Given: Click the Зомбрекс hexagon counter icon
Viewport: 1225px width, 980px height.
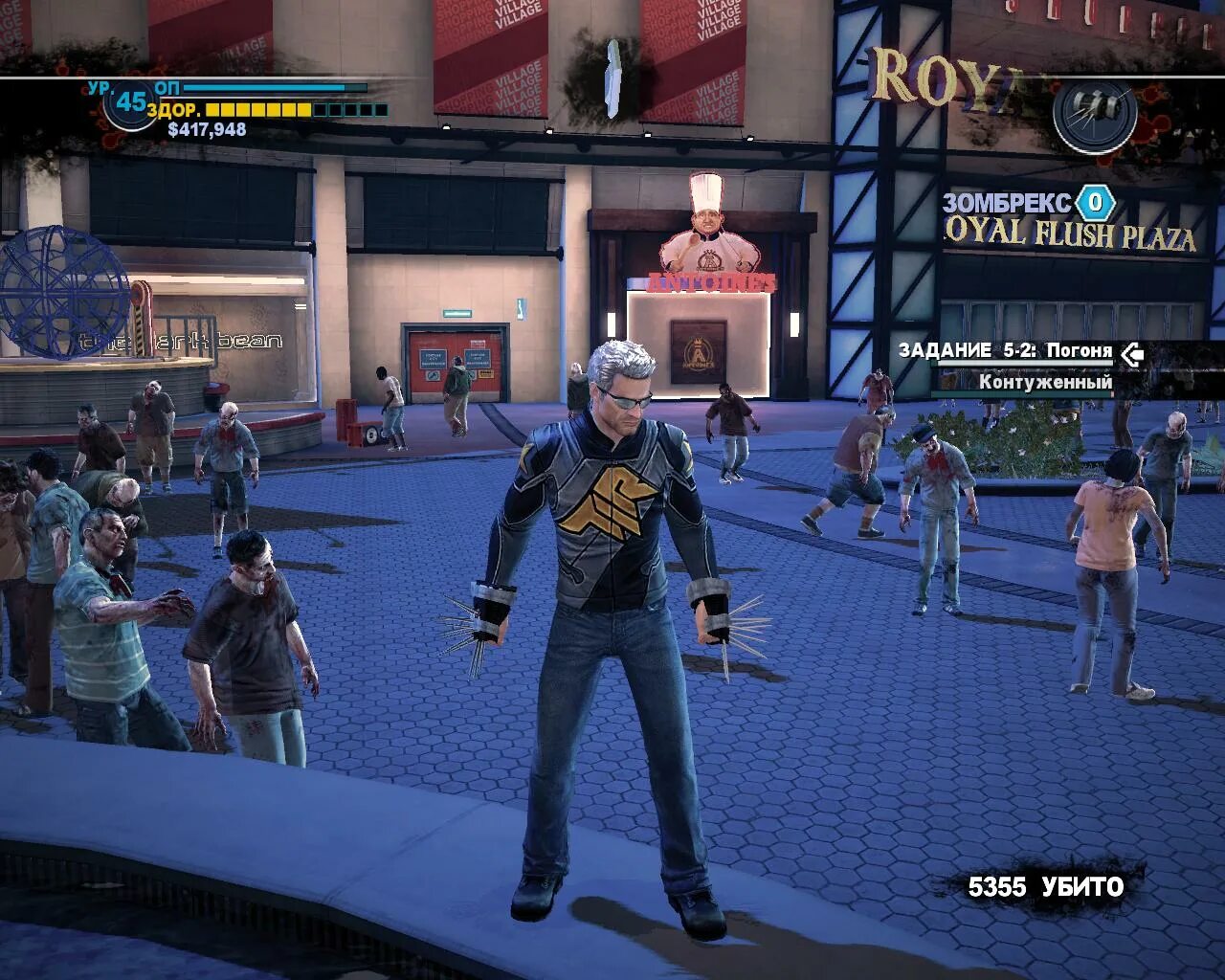Looking at the screenshot, I should (1095, 203).
